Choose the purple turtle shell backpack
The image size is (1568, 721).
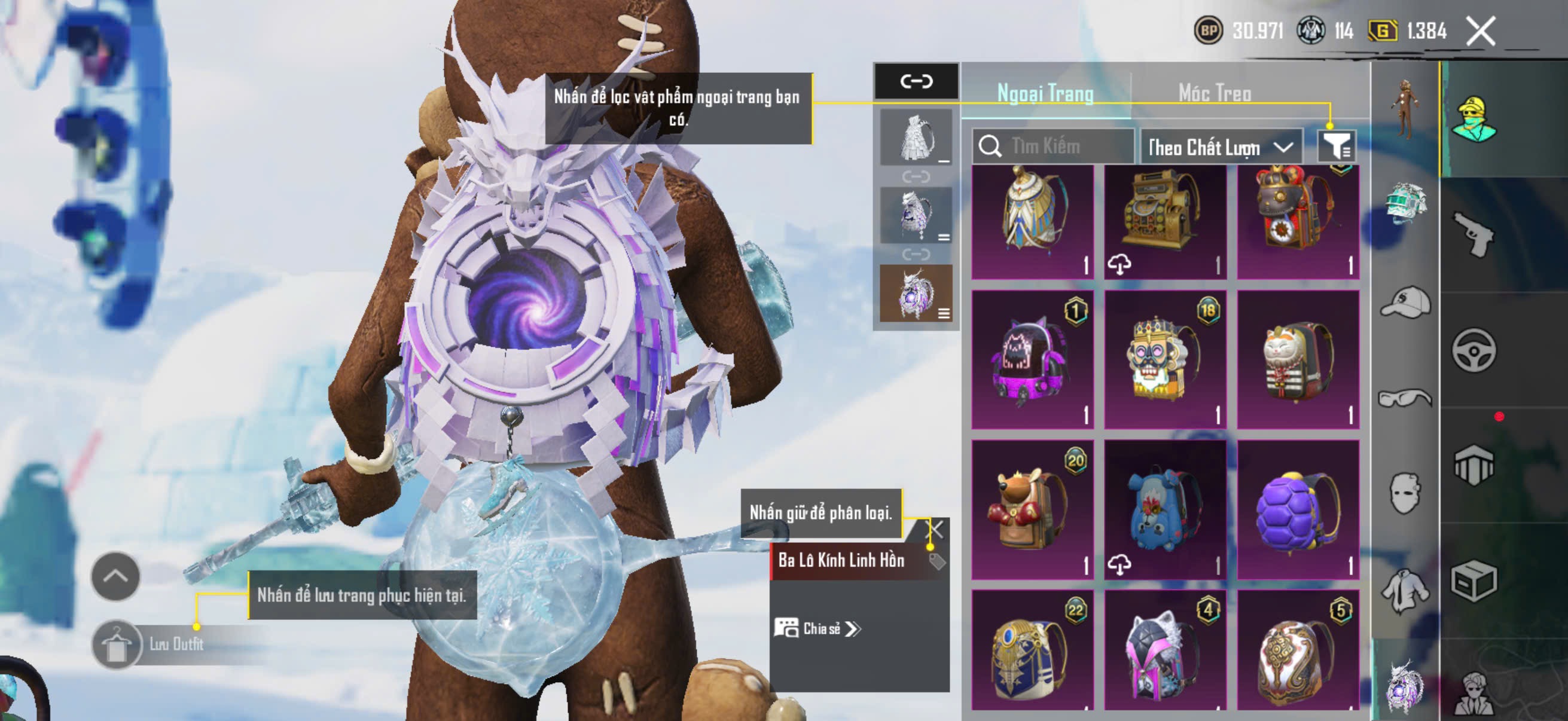click(x=1298, y=510)
